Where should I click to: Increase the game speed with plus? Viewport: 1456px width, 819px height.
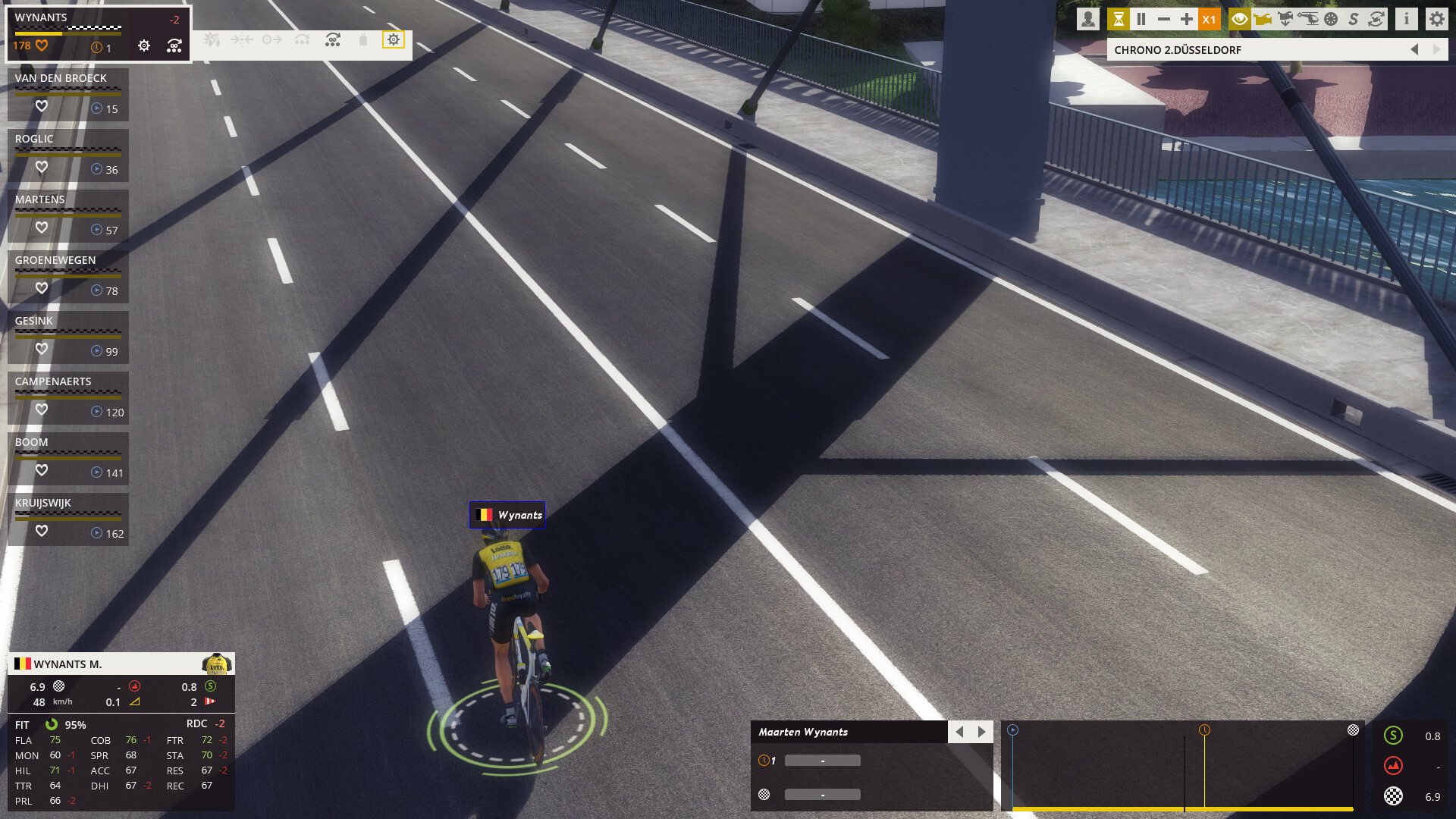1187,20
